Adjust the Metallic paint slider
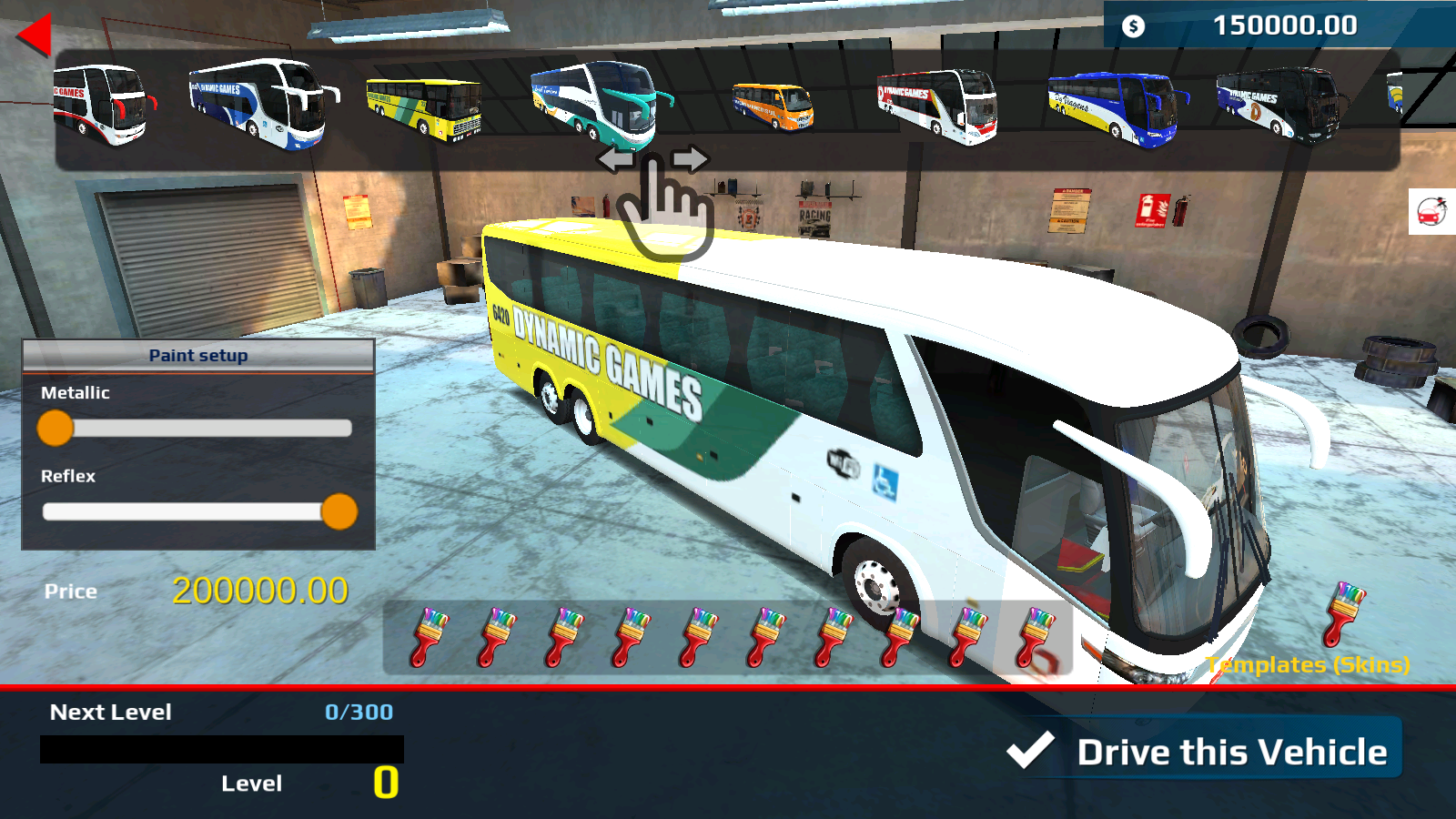The image size is (1456, 819). tap(56, 428)
